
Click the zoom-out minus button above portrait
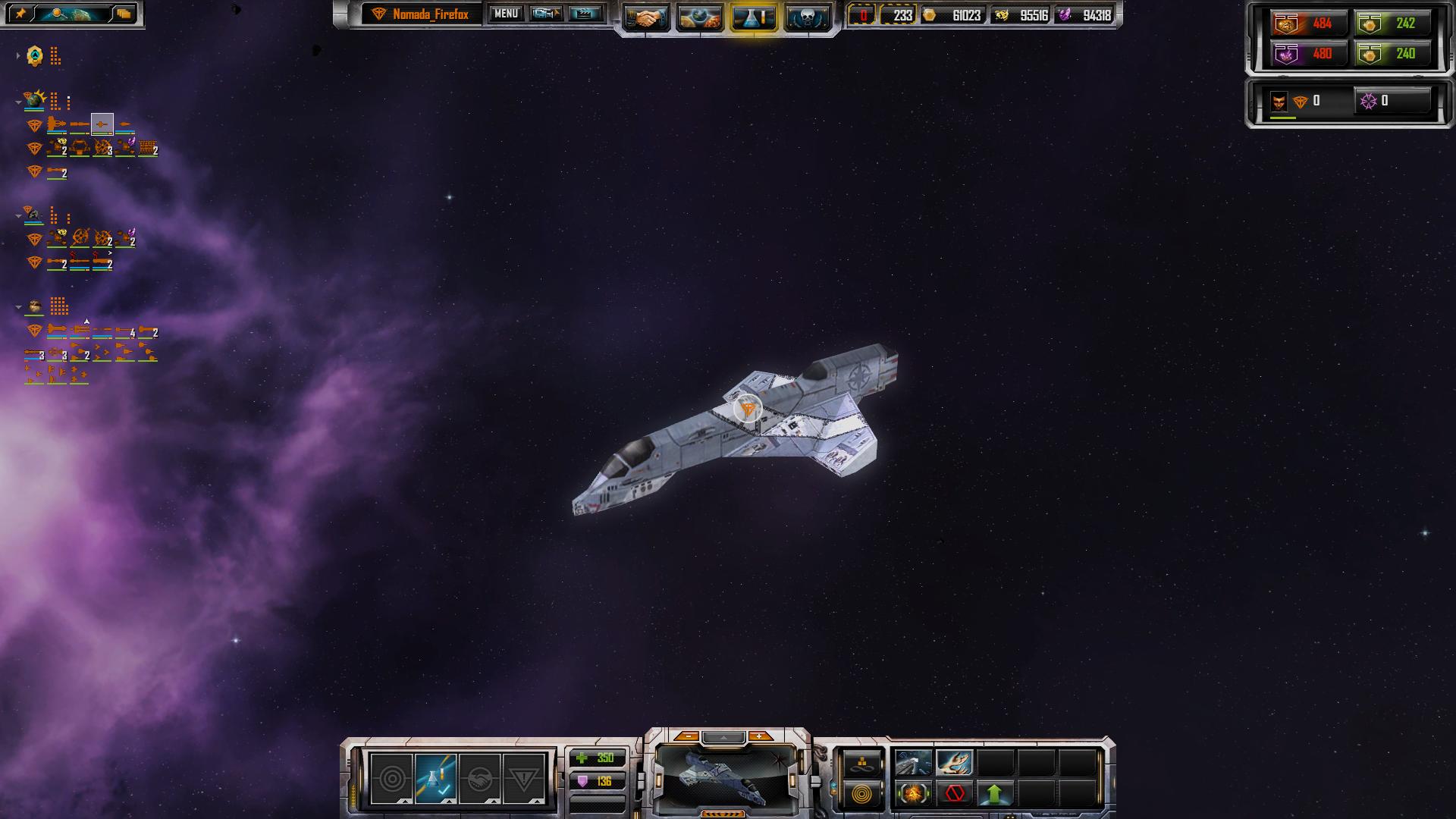click(687, 736)
